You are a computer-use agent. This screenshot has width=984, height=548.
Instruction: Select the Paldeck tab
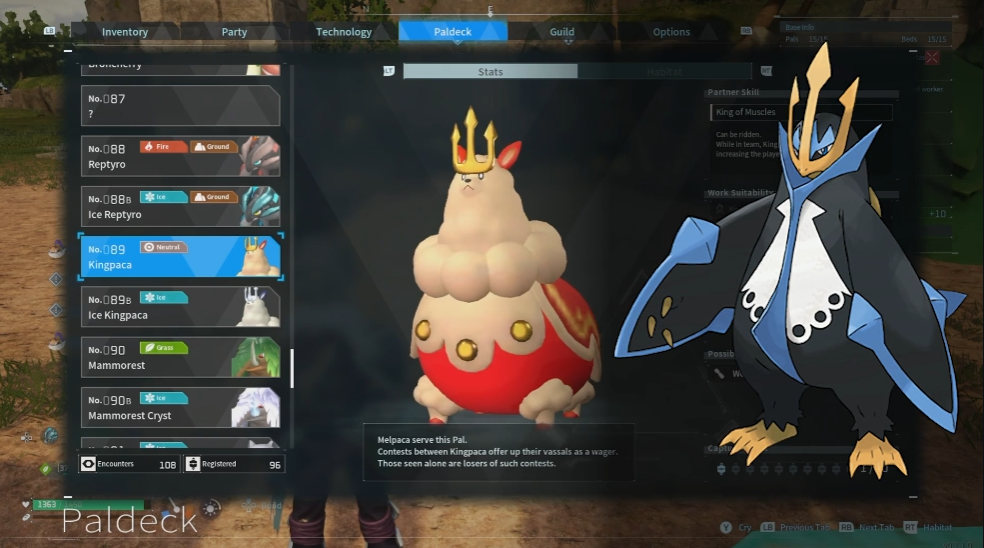click(x=452, y=32)
